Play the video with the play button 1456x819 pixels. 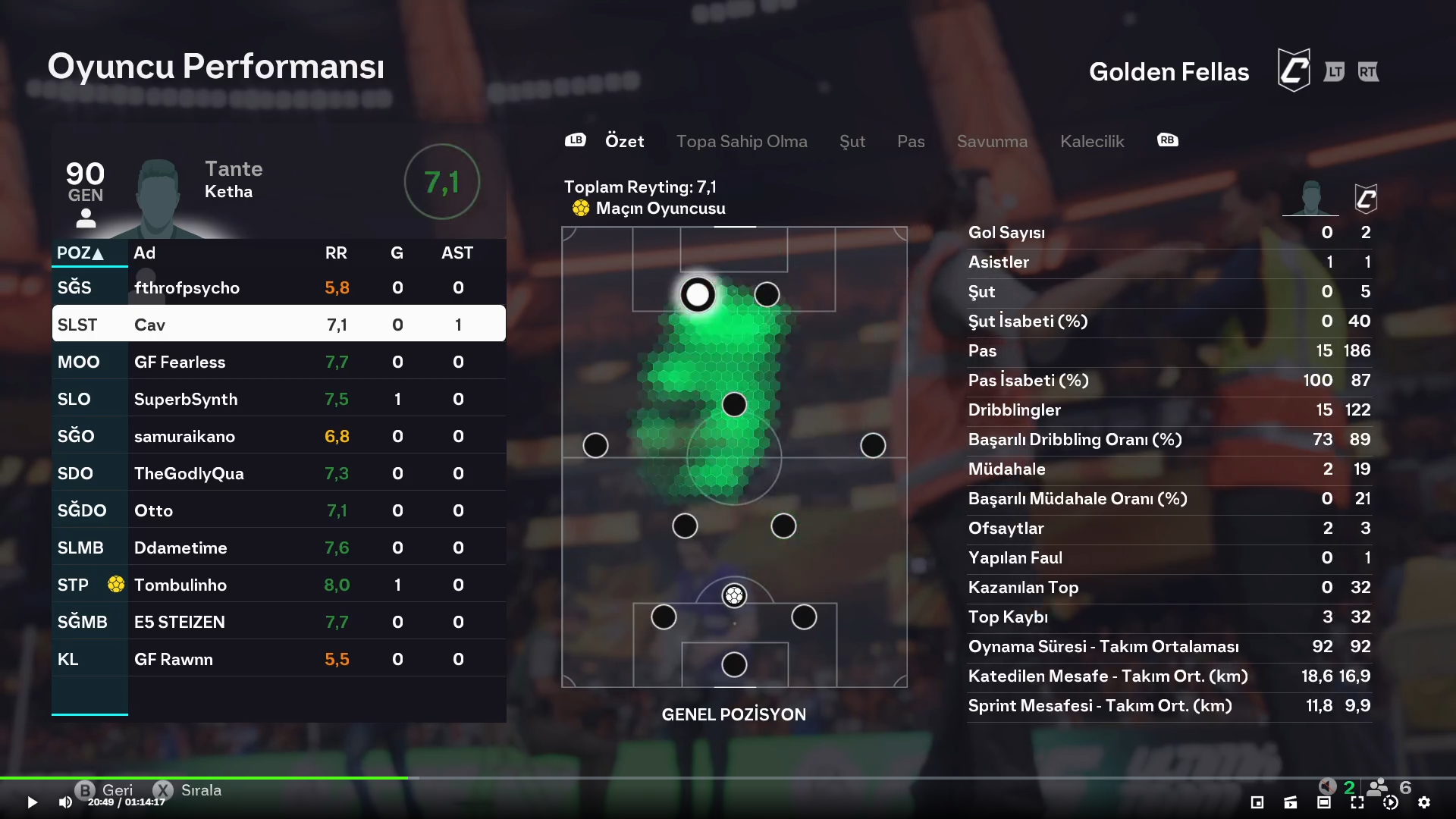coord(32,802)
